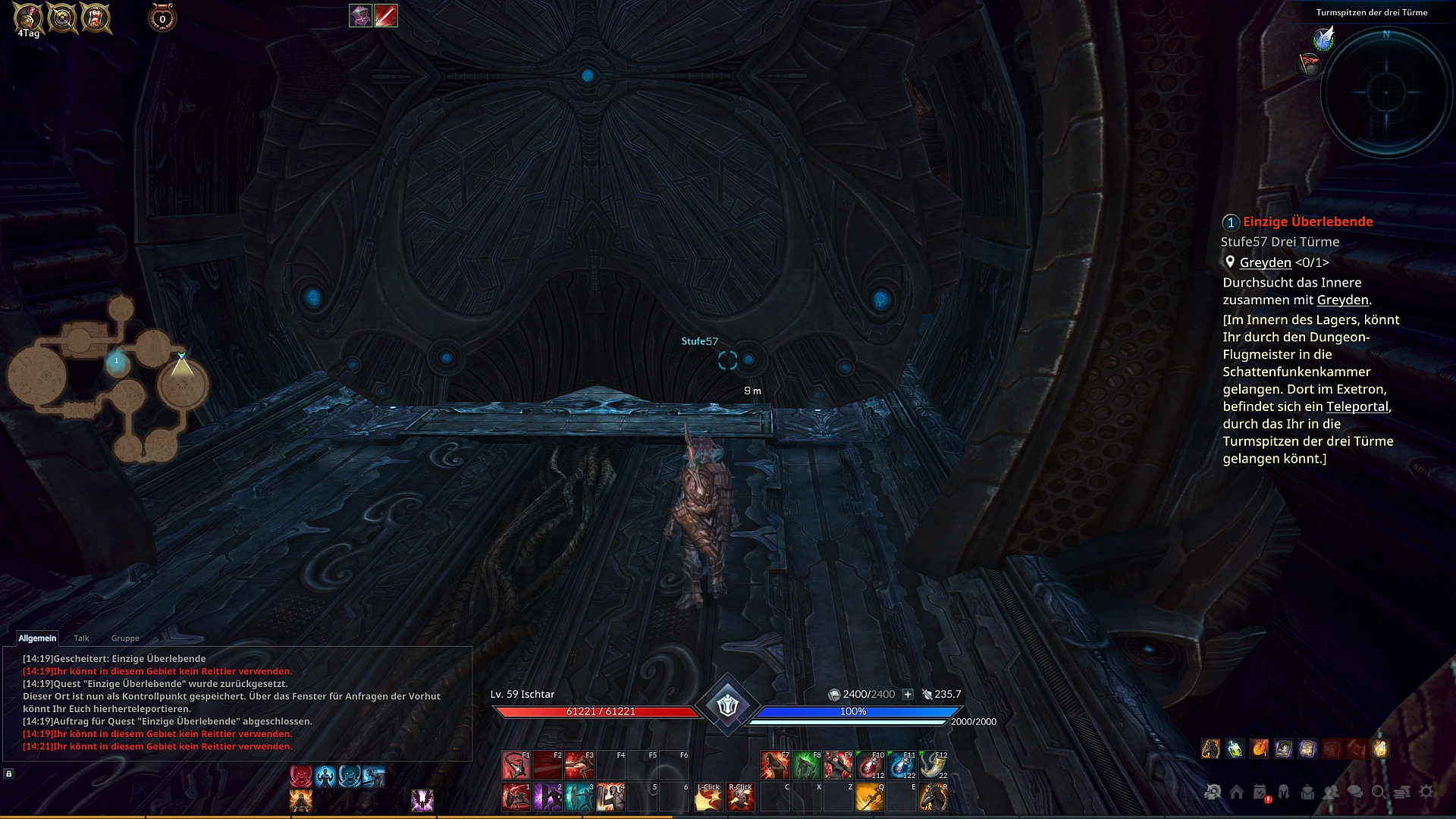Click the Greyden quest objective link

pos(1265,262)
